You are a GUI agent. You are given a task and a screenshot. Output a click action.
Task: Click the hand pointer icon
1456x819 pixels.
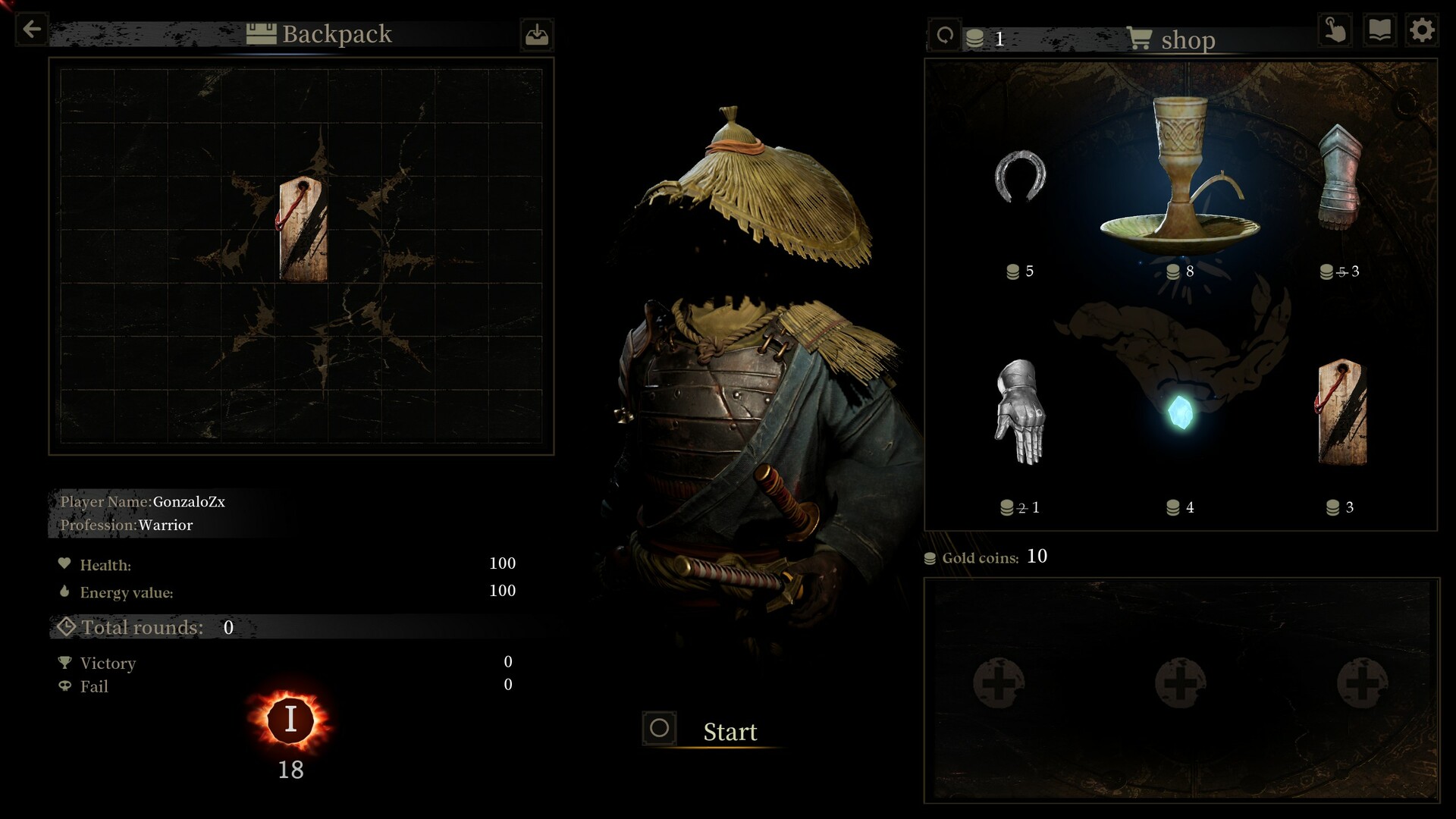point(1335,30)
